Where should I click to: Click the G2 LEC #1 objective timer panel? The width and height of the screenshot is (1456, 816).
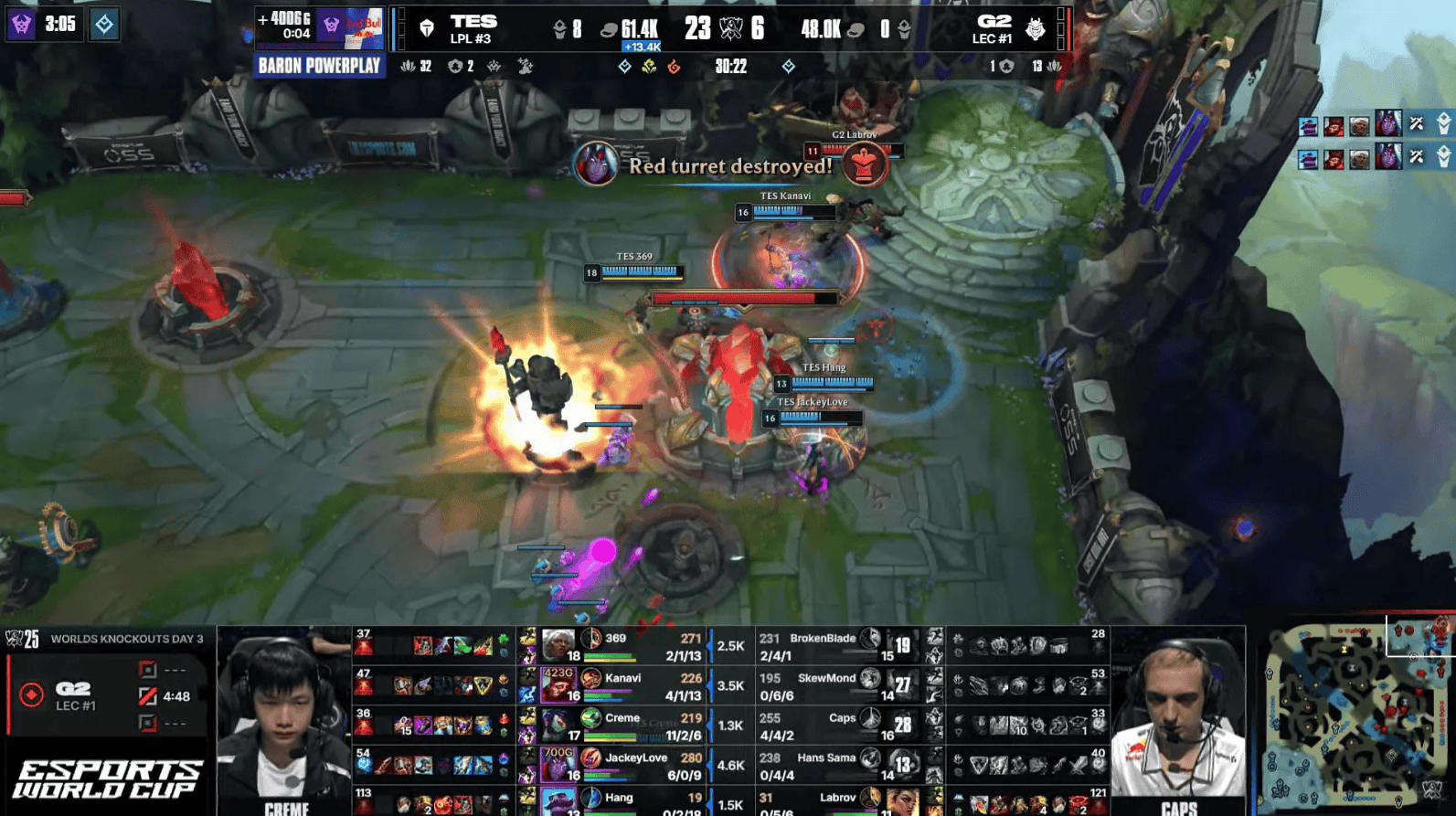[108, 695]
